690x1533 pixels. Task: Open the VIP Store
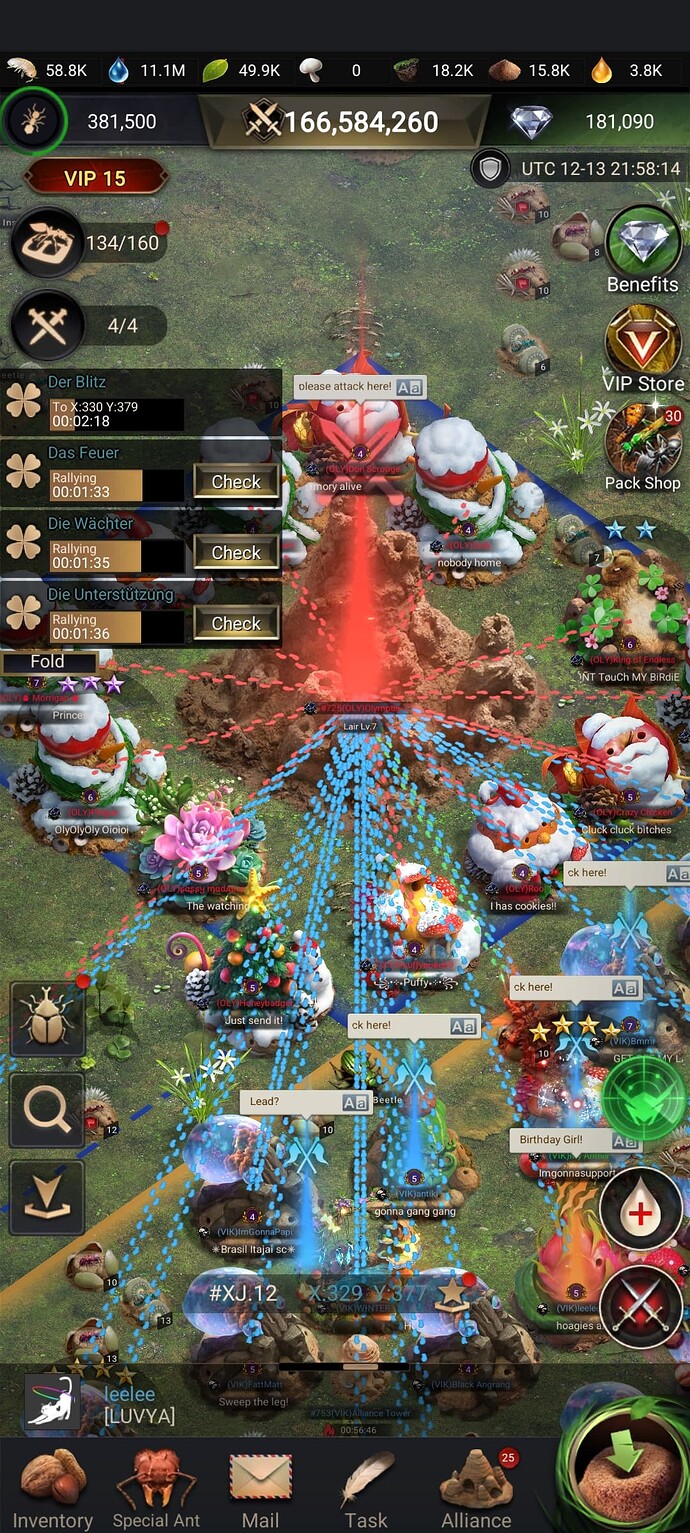[x=643, y=345]
